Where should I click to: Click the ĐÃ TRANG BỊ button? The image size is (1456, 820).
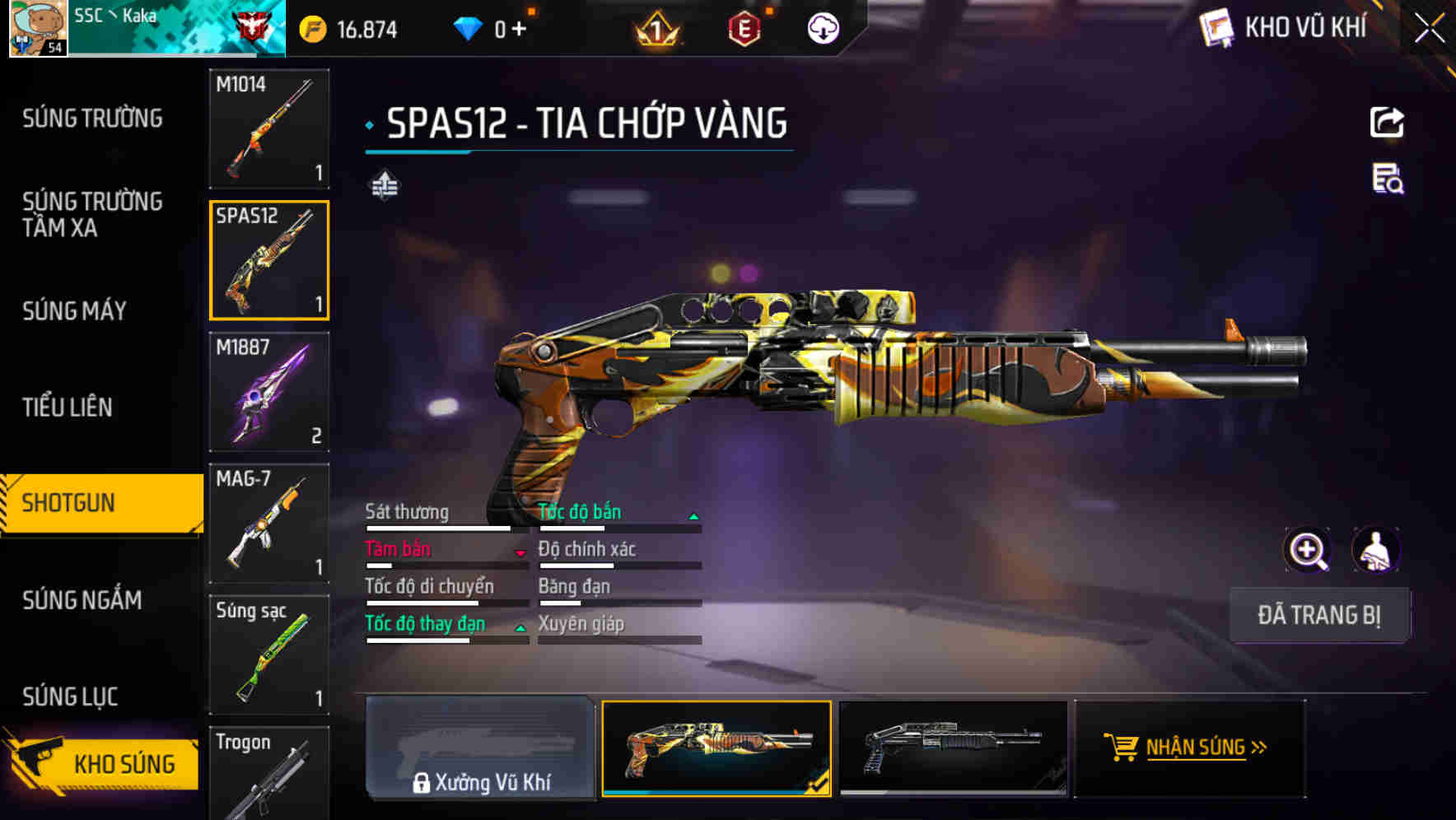(x=1318, y=615)
